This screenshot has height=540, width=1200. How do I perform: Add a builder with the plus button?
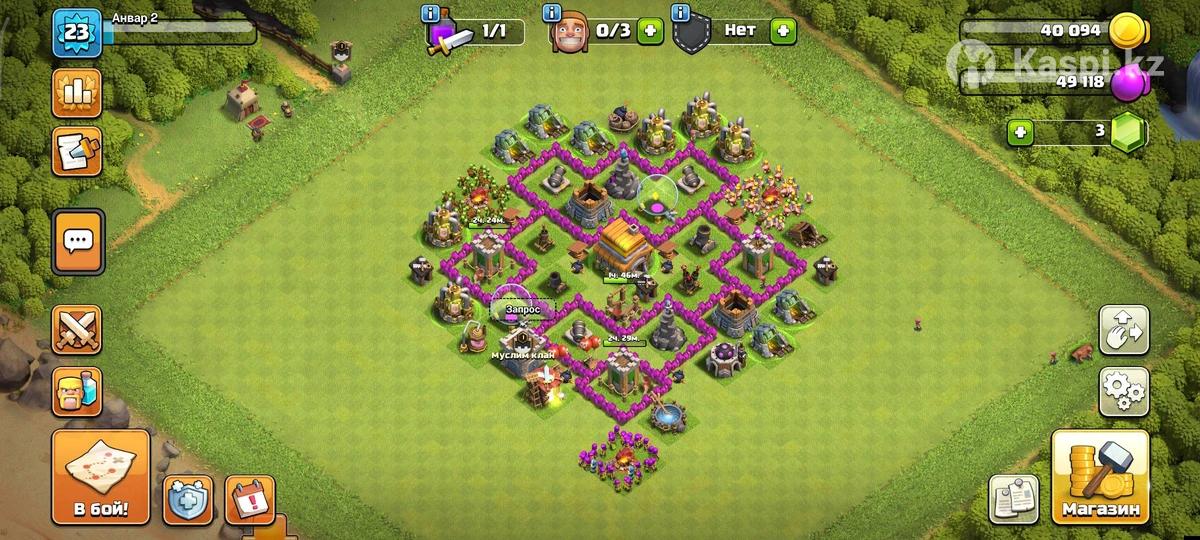pos(651,31)
